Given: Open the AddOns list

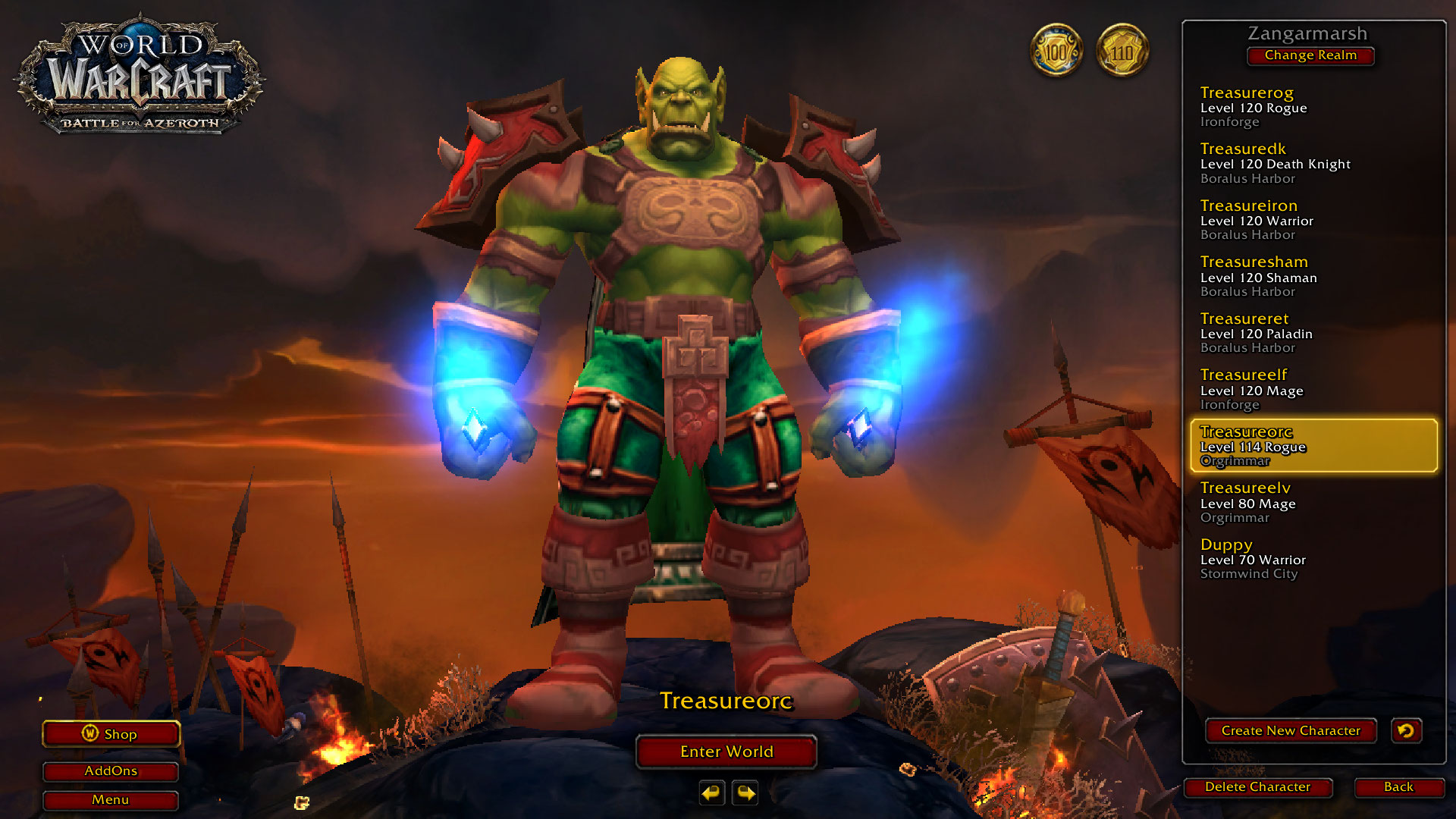Looking at the screenshot, I should point(111,771).
